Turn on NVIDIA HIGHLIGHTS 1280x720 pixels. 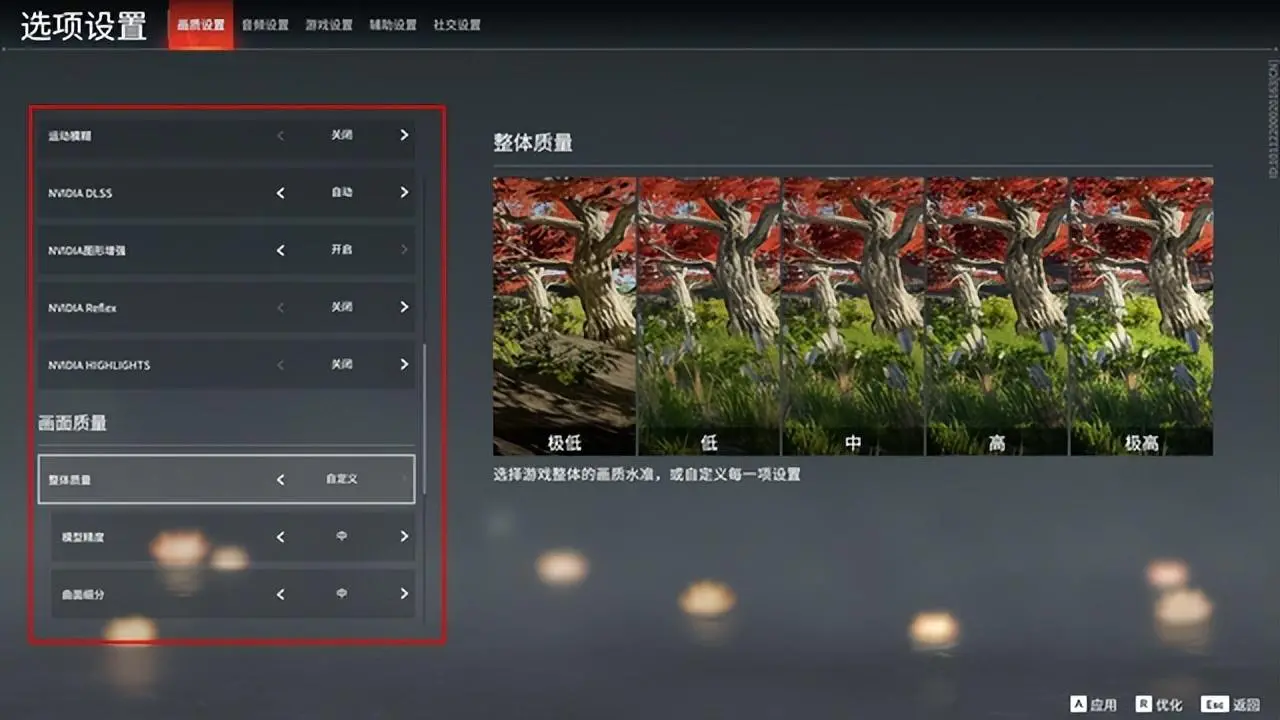coord(404,364)
